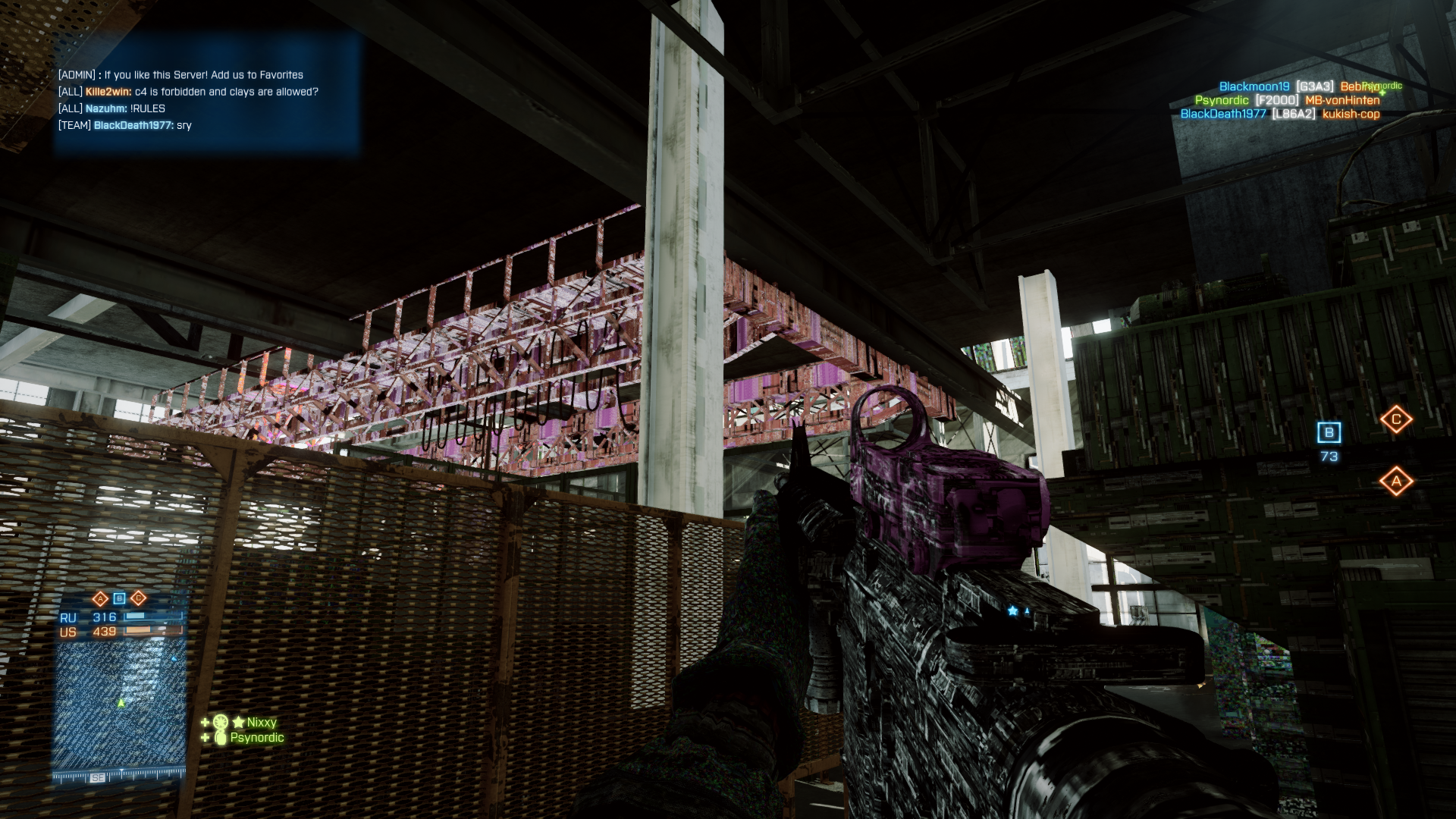The width and height of the screenshot is (1456, 819).
Task: Select squad member Nixxy
Action: click(x=261, y=722)
